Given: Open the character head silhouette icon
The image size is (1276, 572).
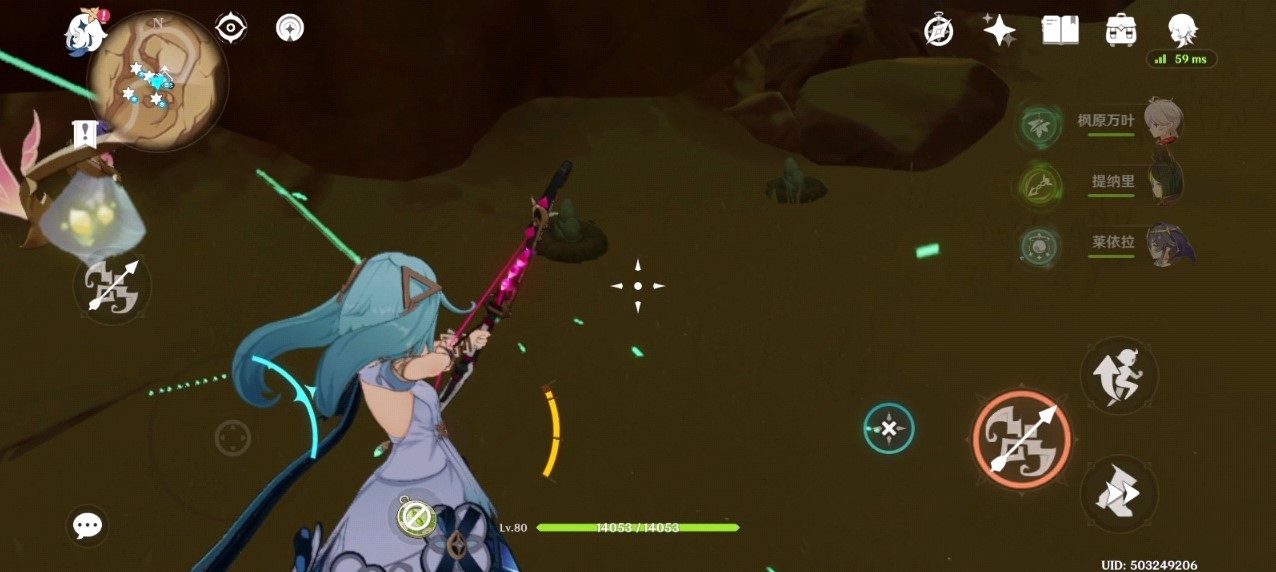Looking at the screenshot, I should 1182,30.
